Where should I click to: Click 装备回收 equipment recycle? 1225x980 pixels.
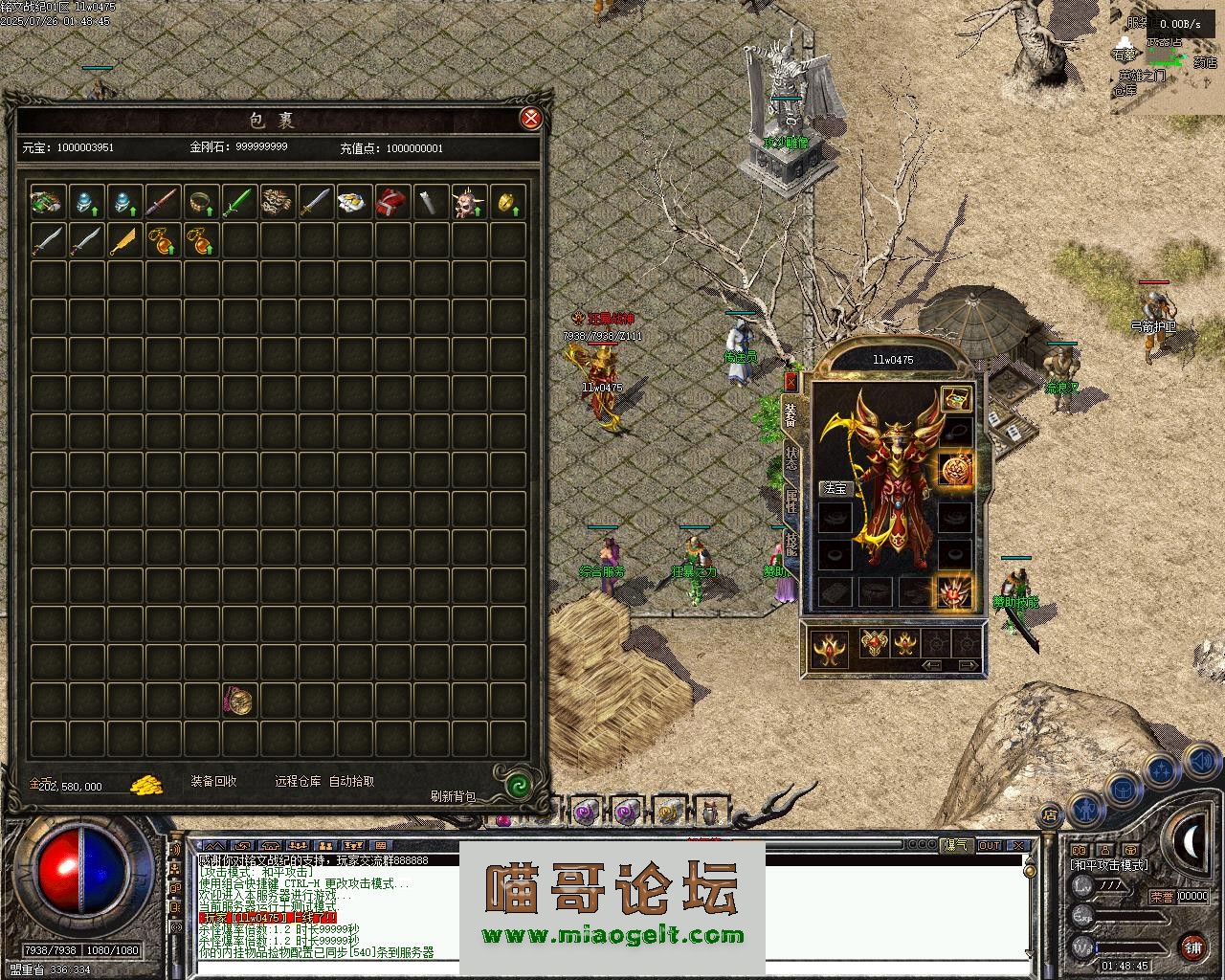click(x=213, y=781)
